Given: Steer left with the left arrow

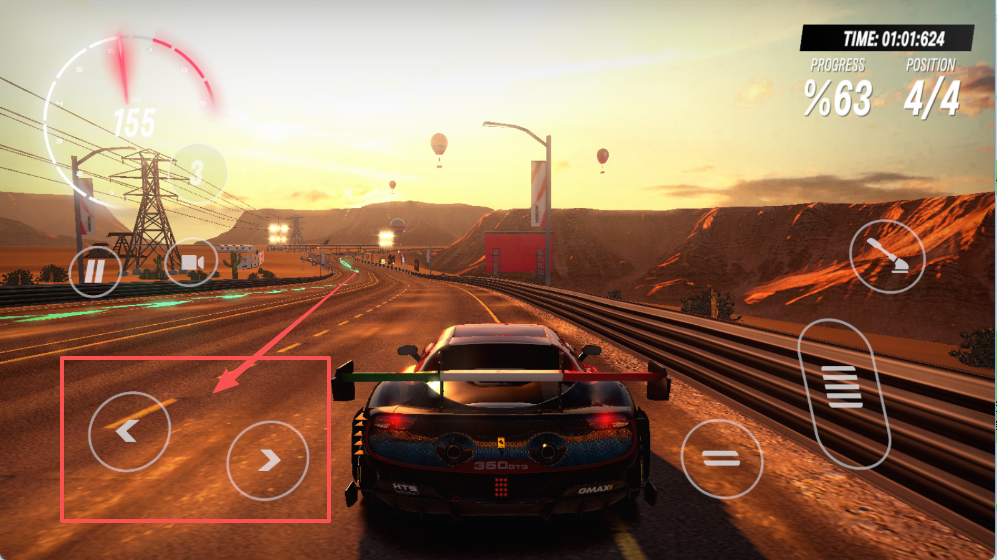Looking at the screenshot, I should [129, 432].
